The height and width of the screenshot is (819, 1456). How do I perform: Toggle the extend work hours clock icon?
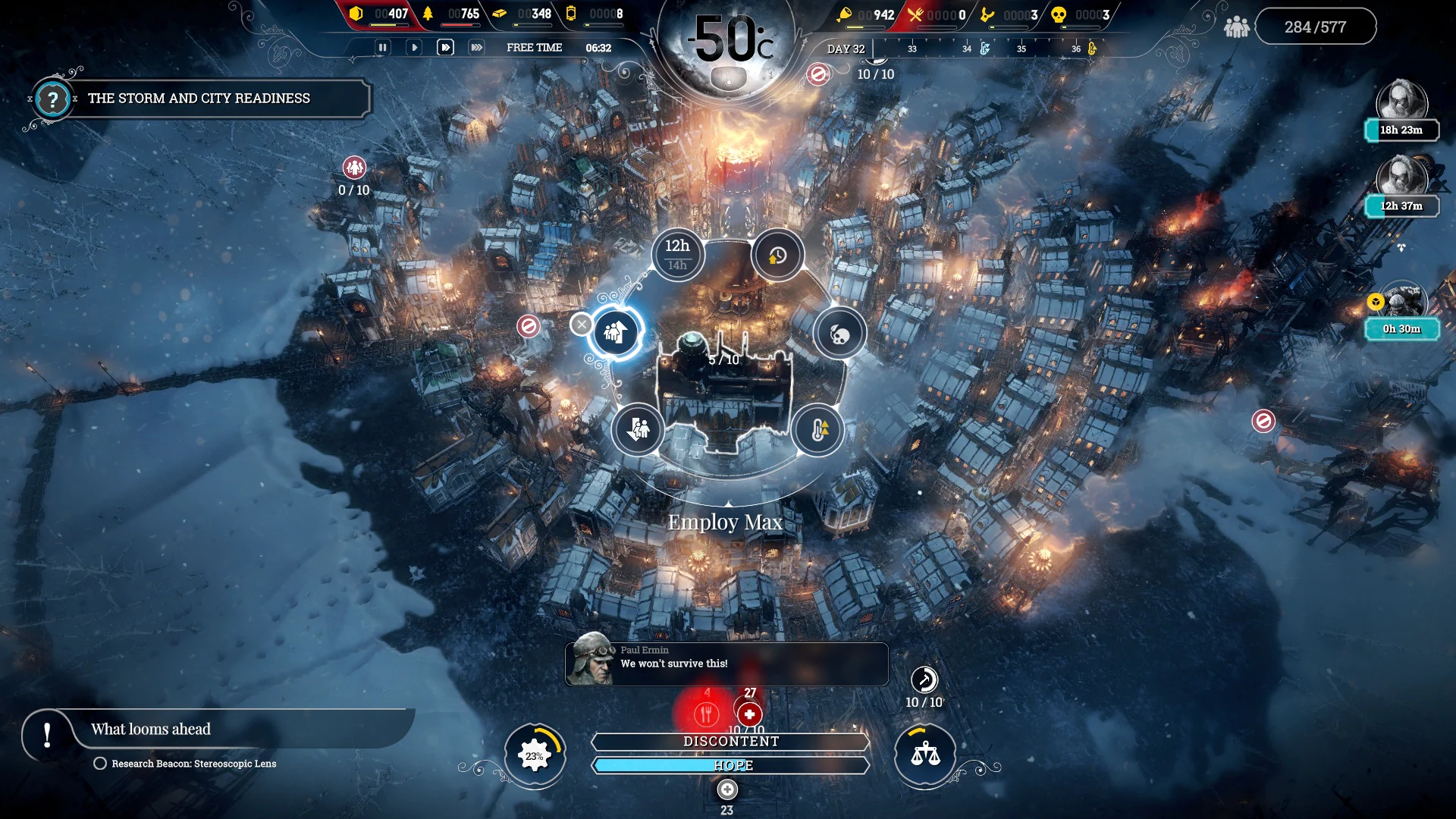[x=777, y=255]
